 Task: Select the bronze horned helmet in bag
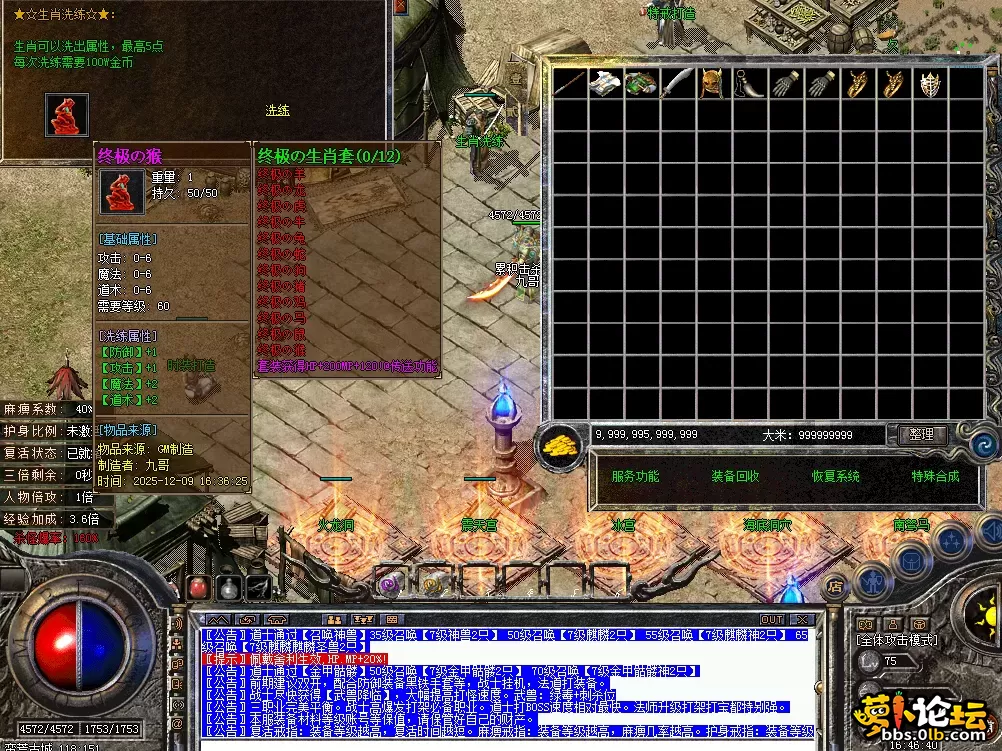(x=710, y=84)
